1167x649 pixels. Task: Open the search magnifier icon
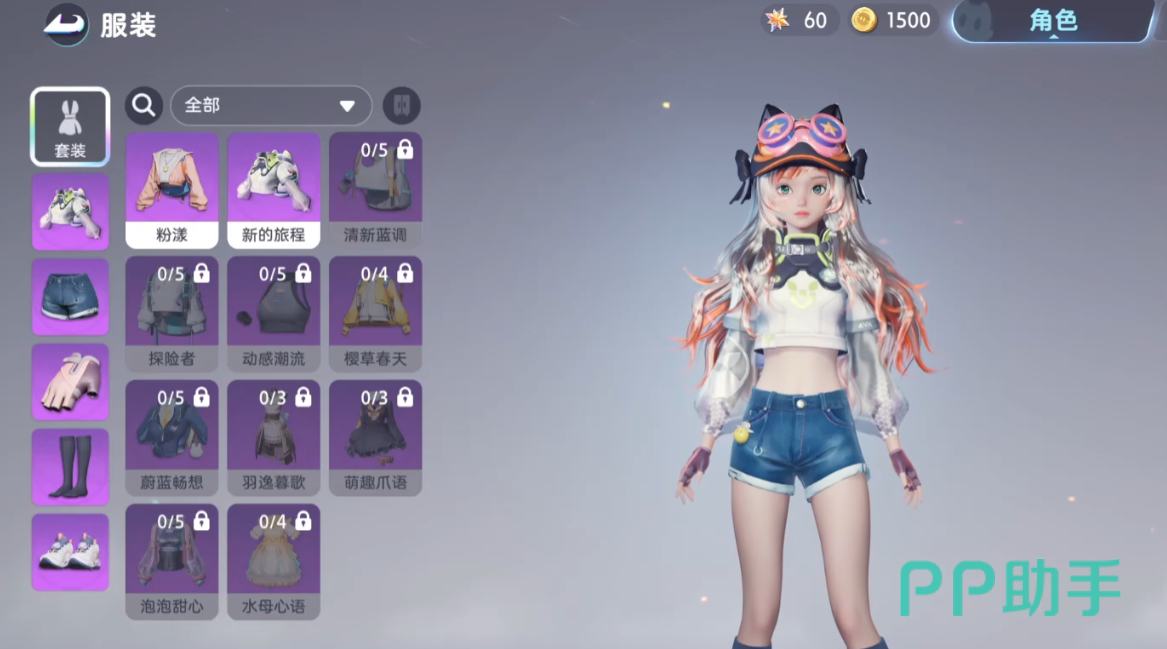(144, 105)
